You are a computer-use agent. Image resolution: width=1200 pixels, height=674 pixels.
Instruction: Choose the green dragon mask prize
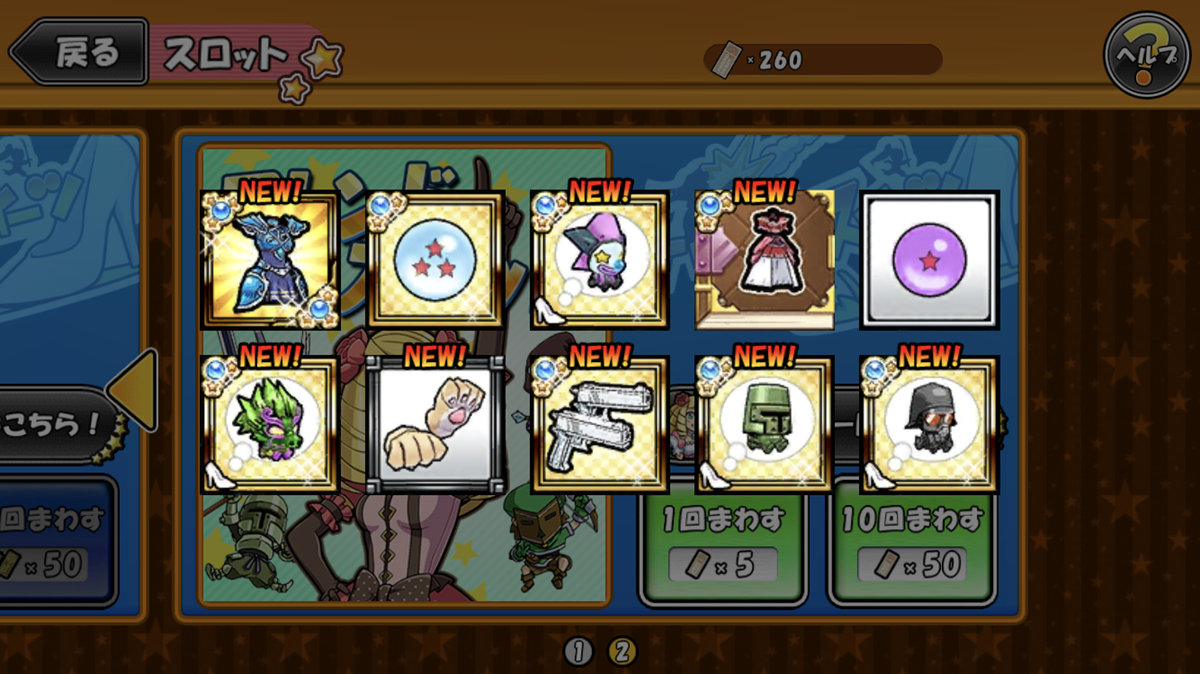[270, 425]
